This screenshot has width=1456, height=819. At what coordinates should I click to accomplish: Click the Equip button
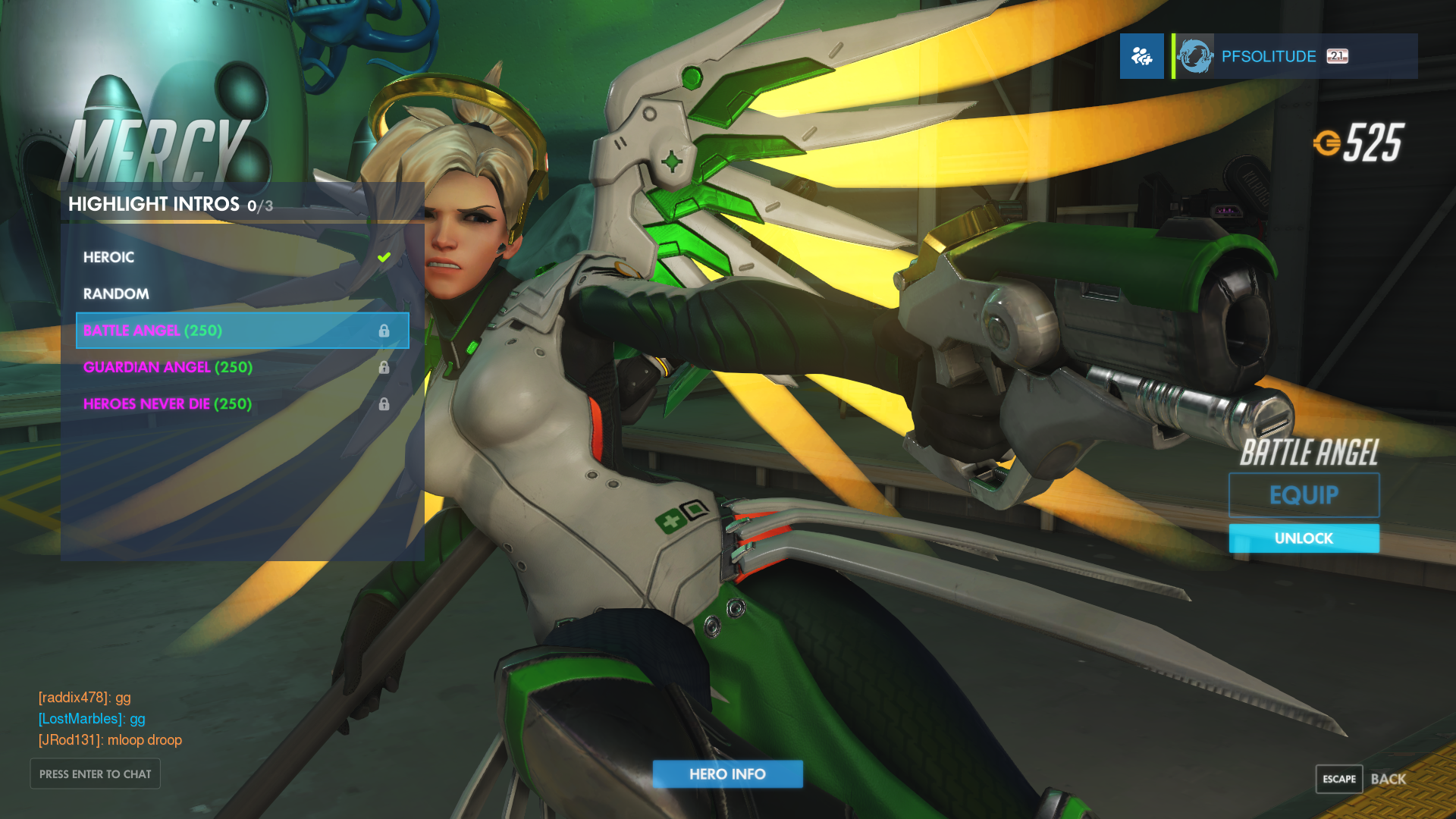pos(1304,495)
